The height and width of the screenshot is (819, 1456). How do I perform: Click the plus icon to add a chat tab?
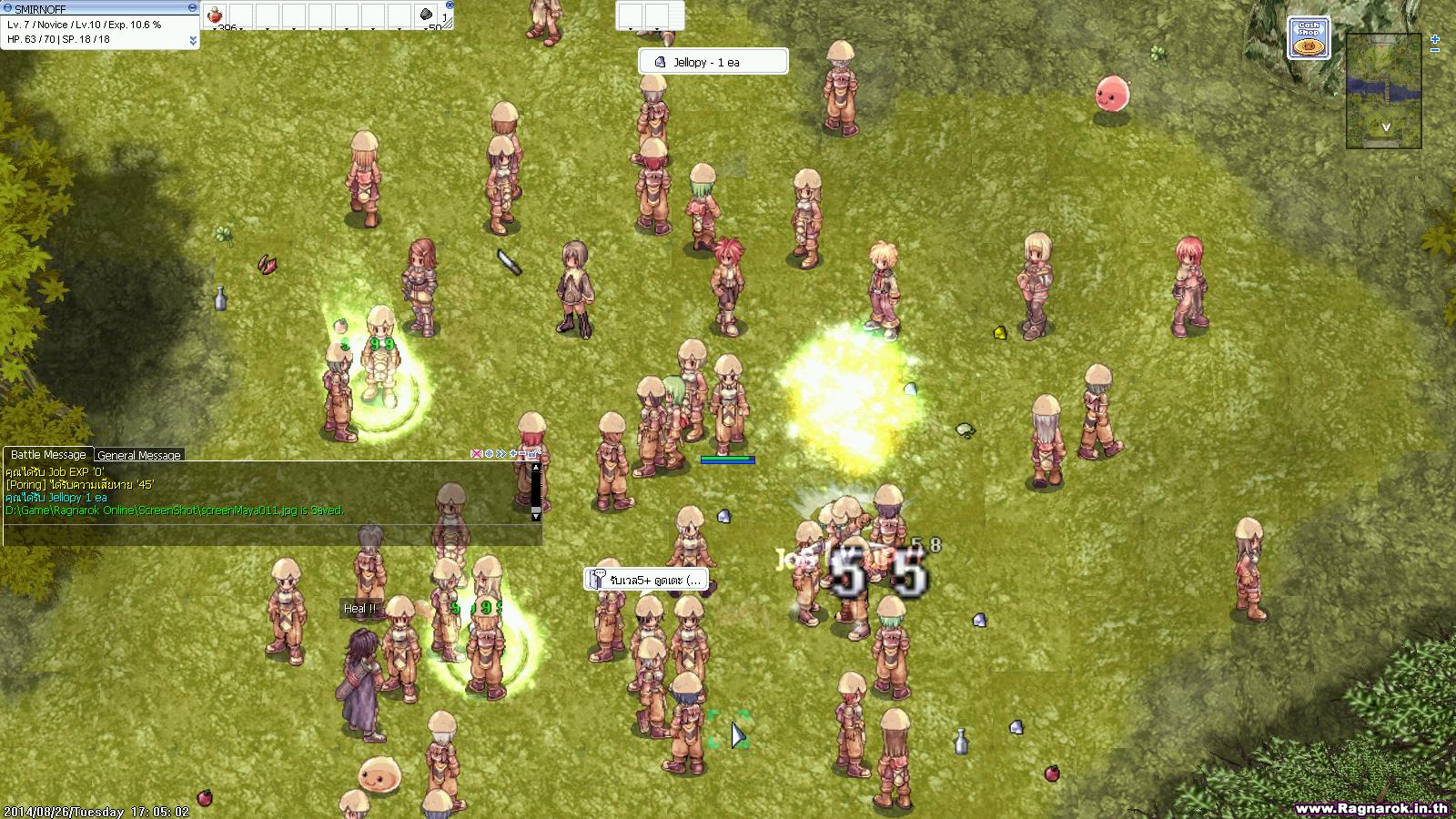click(513, 452)
